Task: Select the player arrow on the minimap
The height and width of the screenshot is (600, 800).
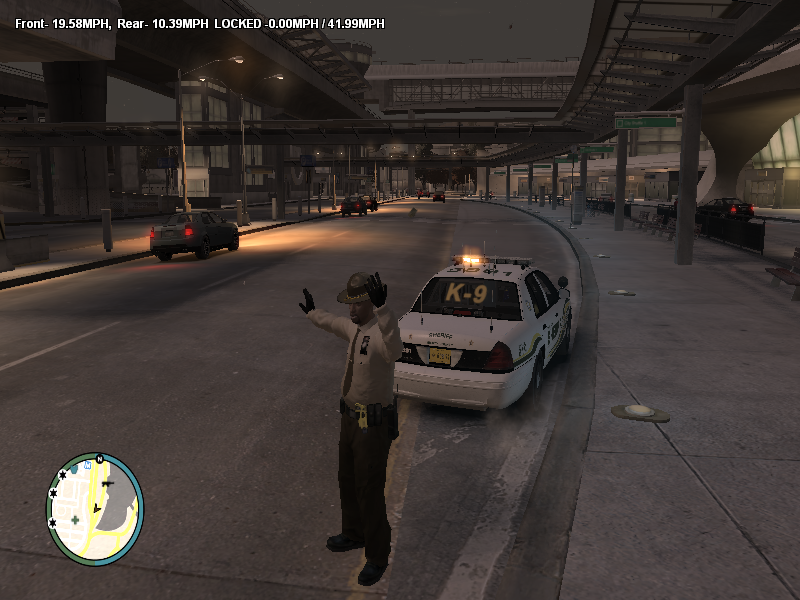Action: (96, 509)
